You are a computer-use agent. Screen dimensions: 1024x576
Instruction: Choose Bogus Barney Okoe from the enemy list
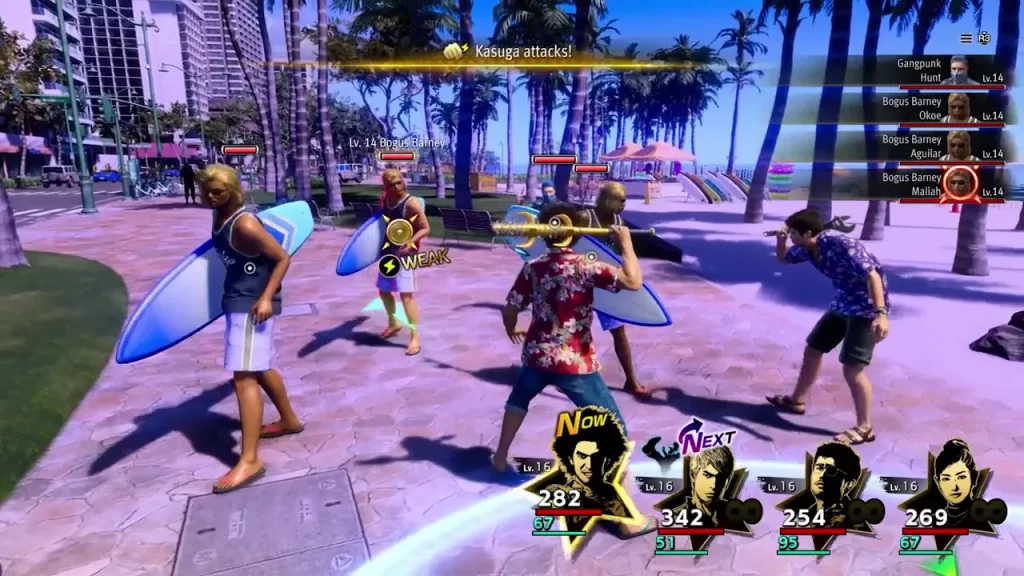point(930,108)
